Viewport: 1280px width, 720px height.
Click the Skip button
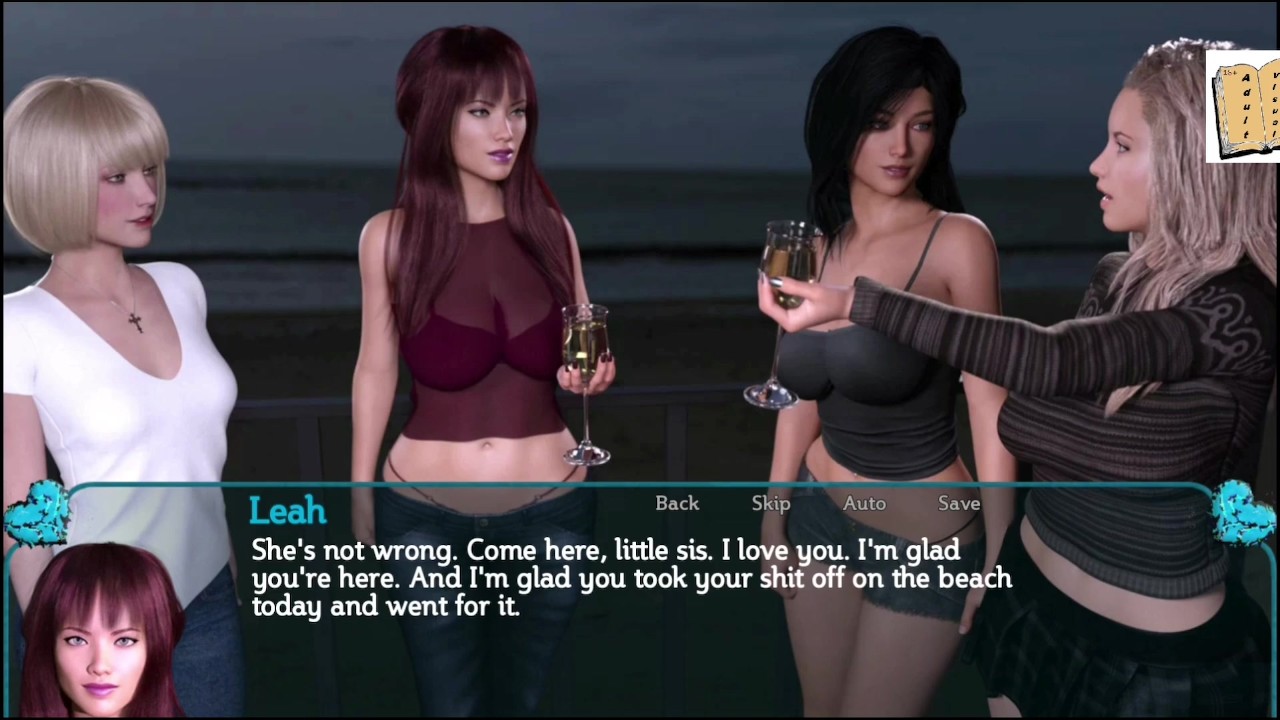click(x=771, y=503)
